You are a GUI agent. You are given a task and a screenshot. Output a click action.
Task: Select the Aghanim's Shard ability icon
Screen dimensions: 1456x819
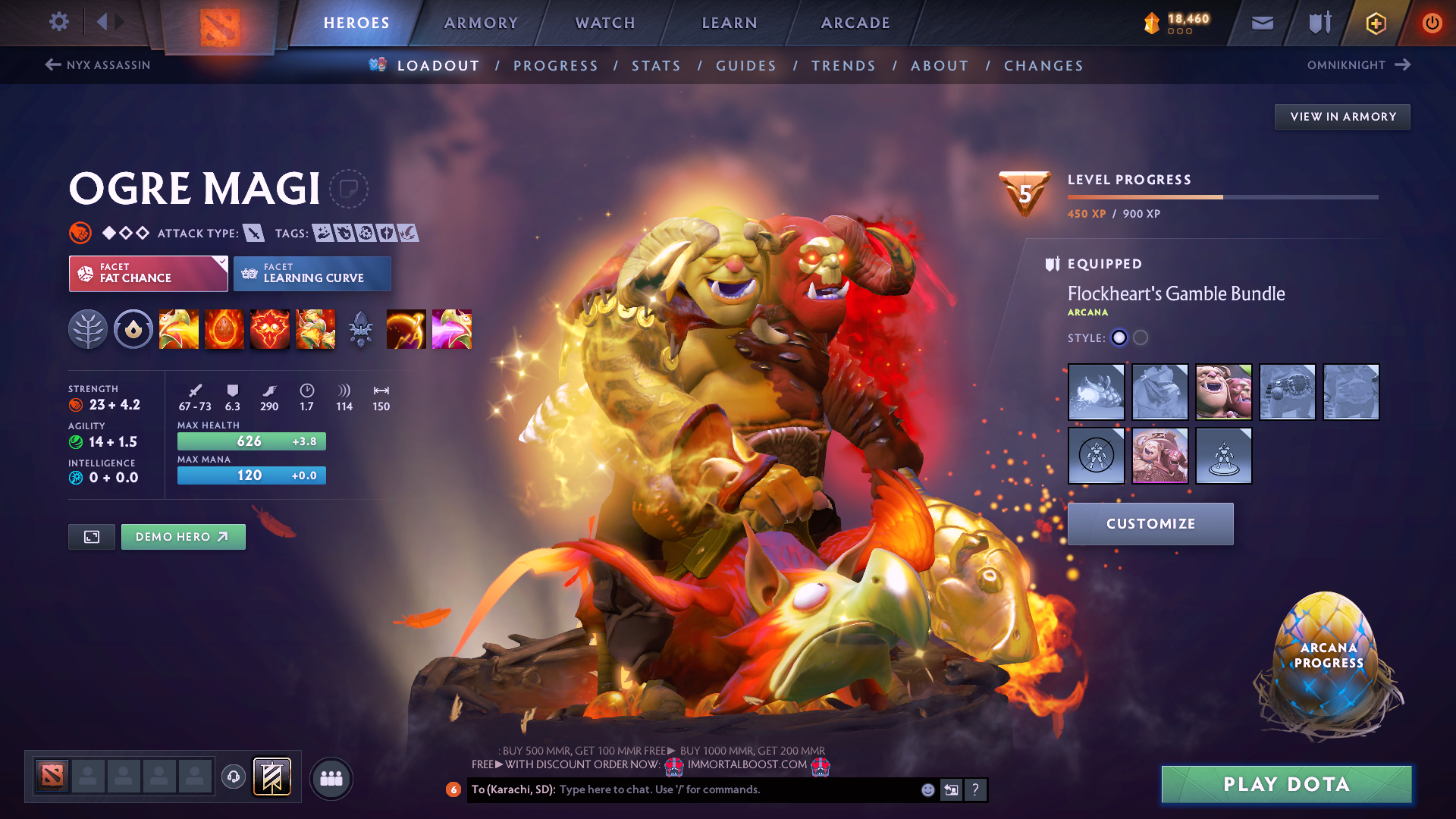(361, 329)
